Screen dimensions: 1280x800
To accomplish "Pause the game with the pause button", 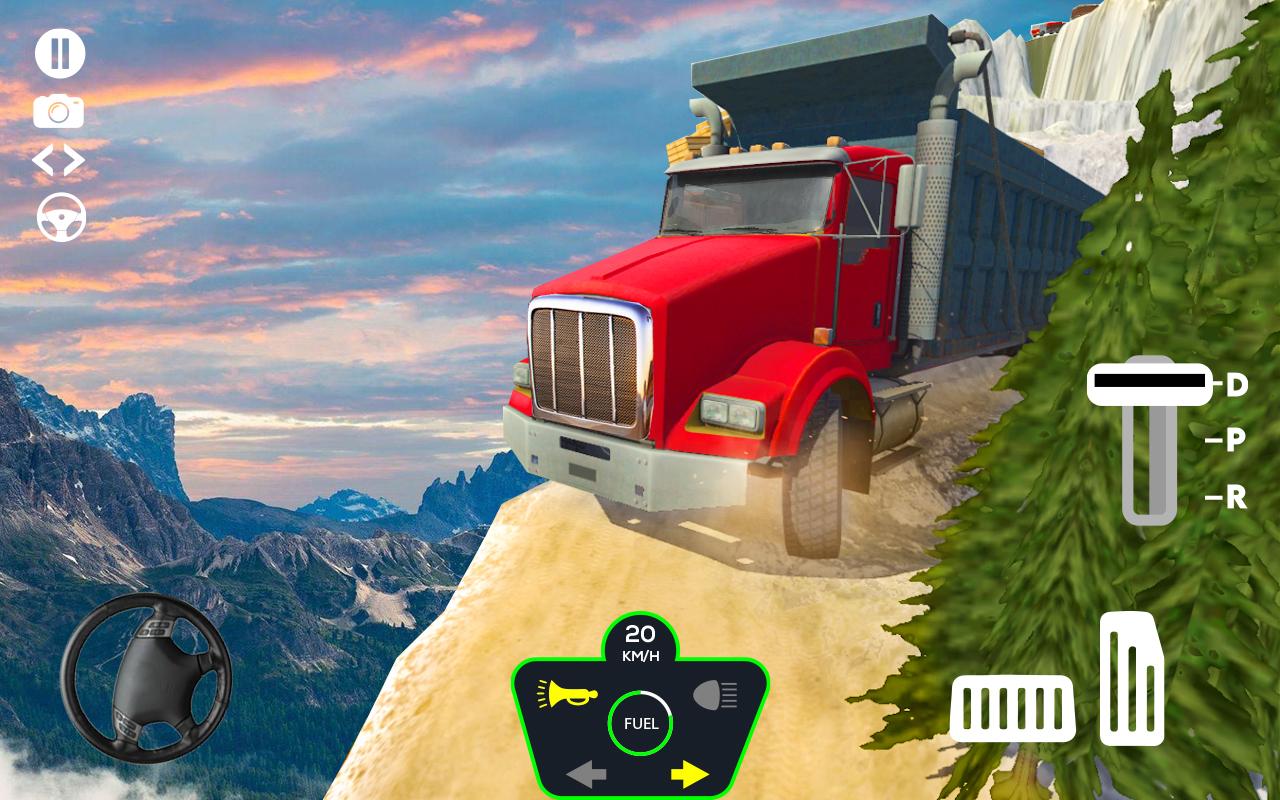I will click(60, 54).
